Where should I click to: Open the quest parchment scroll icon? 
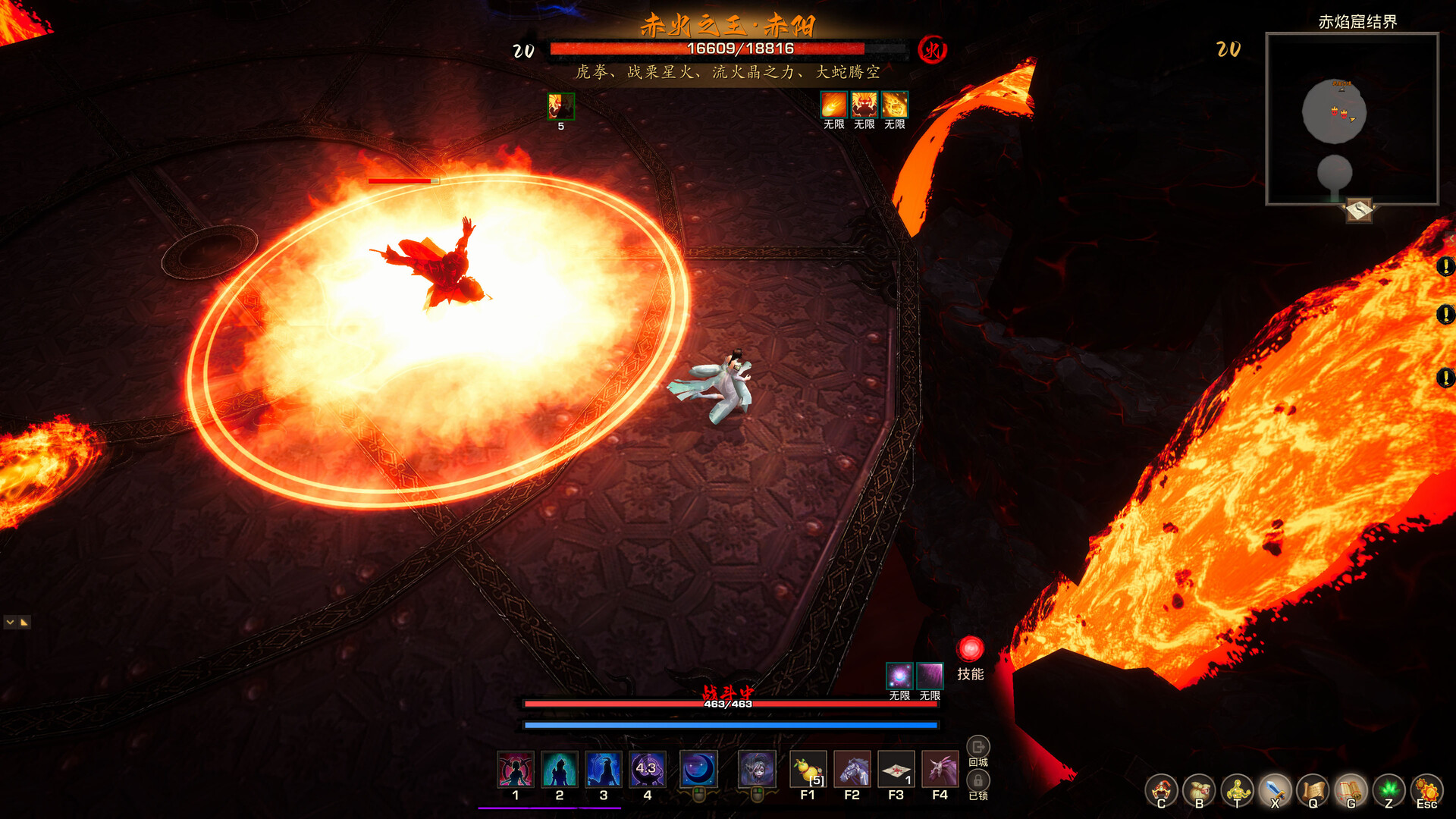point(1313,791)
